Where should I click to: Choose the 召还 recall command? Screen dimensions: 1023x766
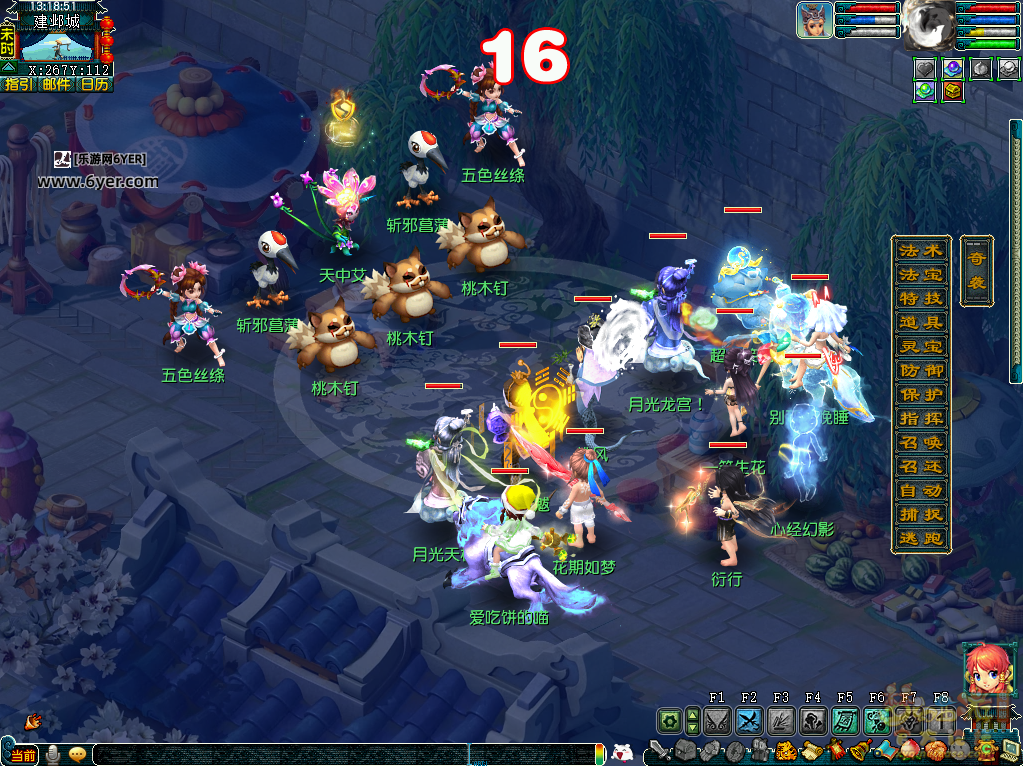coord(921,466)
